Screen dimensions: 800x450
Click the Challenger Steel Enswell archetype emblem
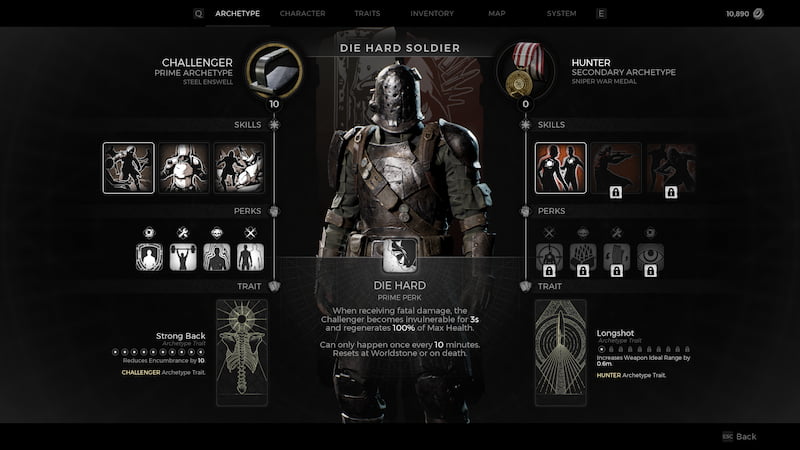[273, 69]
